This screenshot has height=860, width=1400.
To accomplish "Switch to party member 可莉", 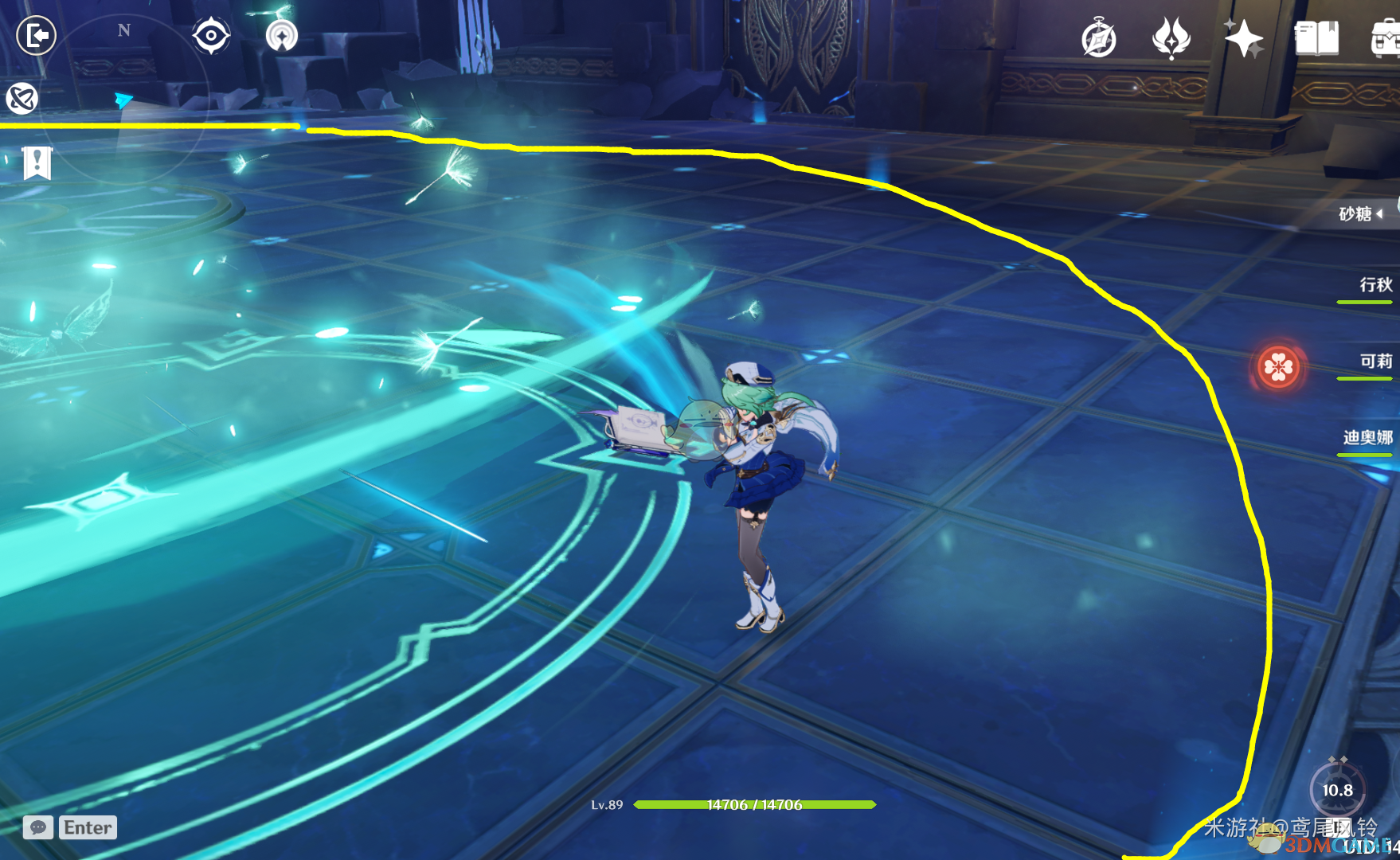I will [x=1375, y=362].
